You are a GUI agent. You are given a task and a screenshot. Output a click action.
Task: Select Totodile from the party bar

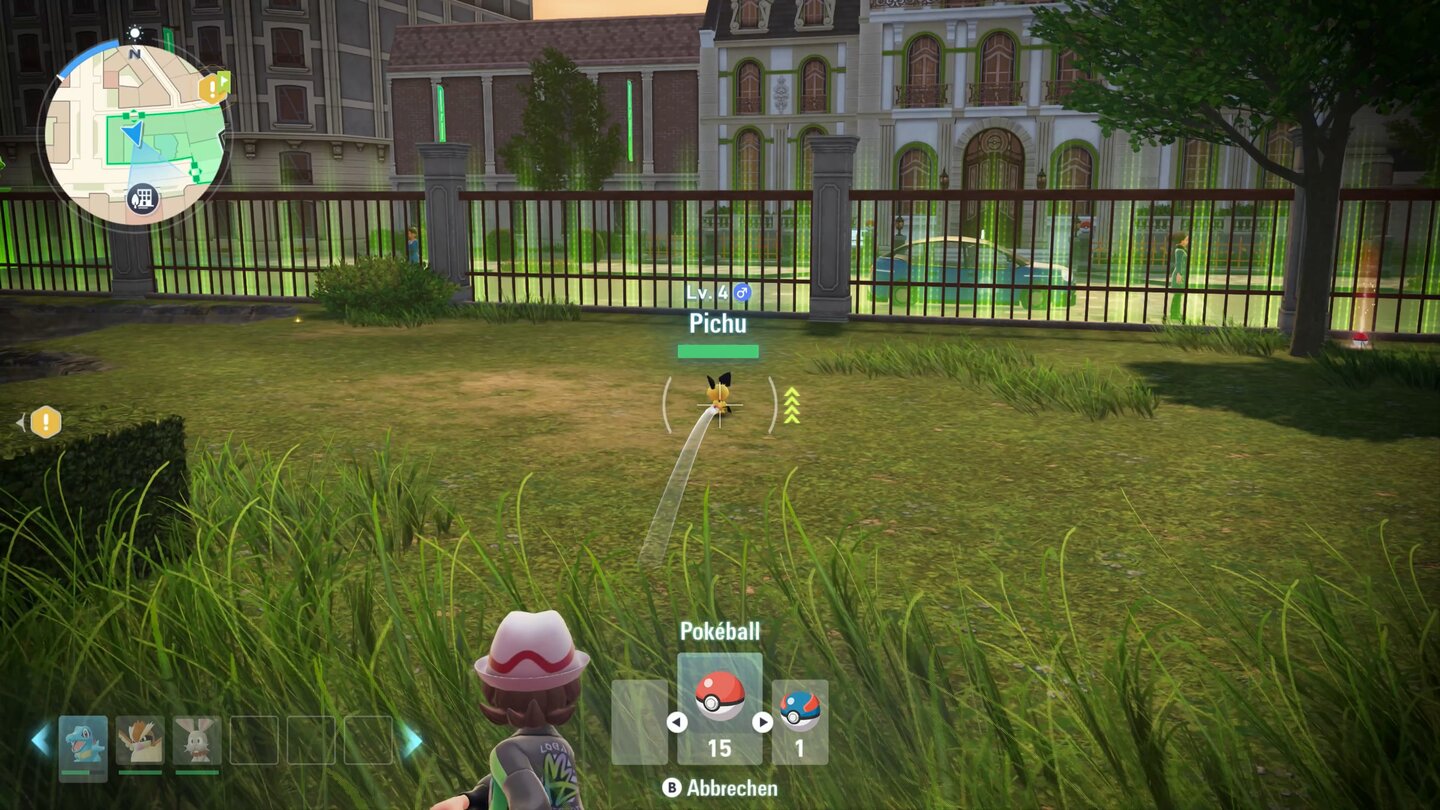pos(84,739)
